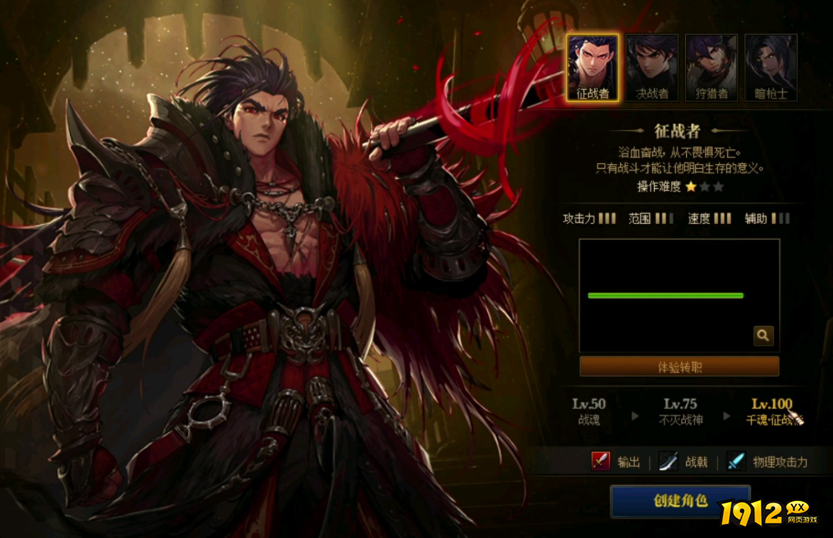The height and width of the screenshot is (538, 833).
Task: Select the 征战者 class portrait
Action: pos(593,67)
